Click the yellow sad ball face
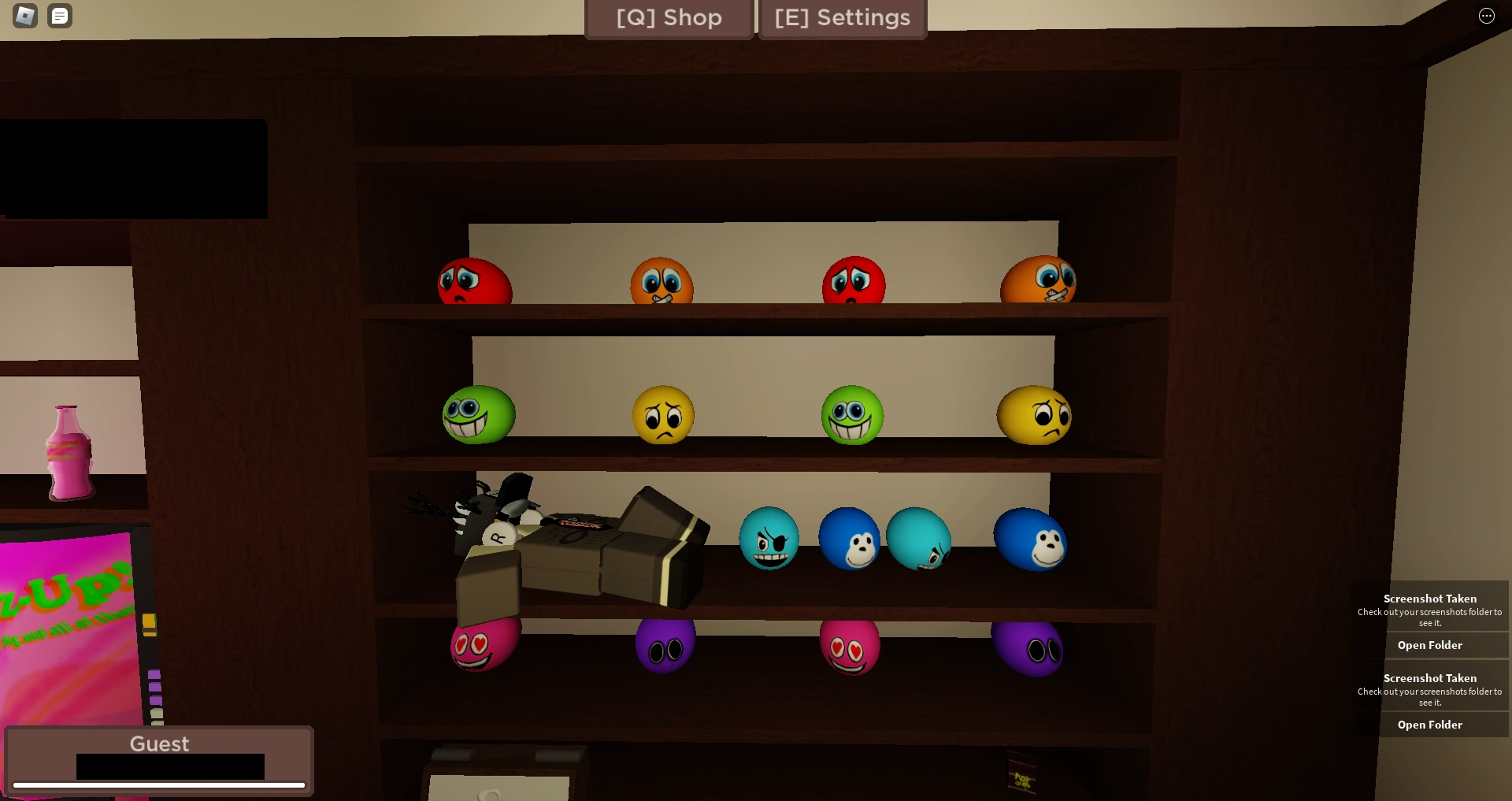 662,416
